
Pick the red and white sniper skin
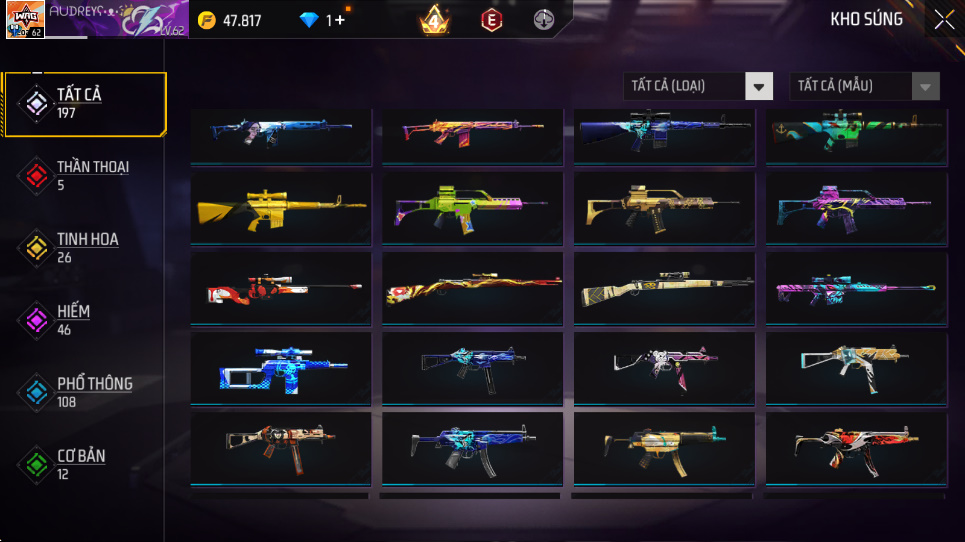279,286
